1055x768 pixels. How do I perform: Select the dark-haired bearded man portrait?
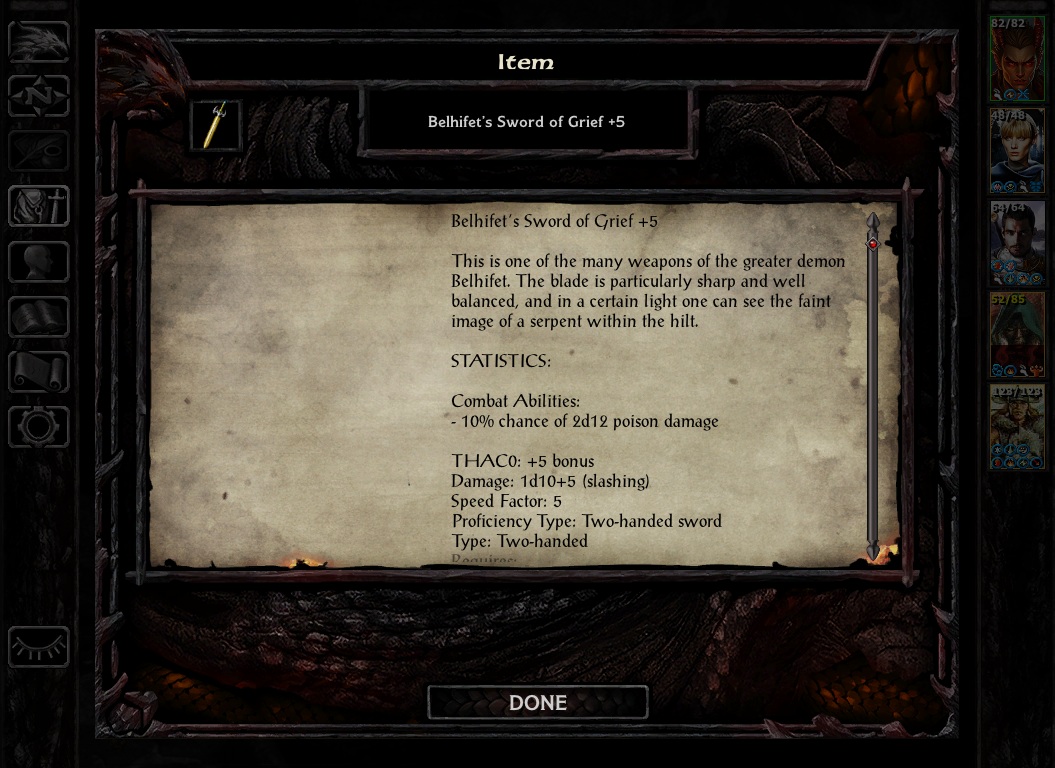click(1017, 242)
